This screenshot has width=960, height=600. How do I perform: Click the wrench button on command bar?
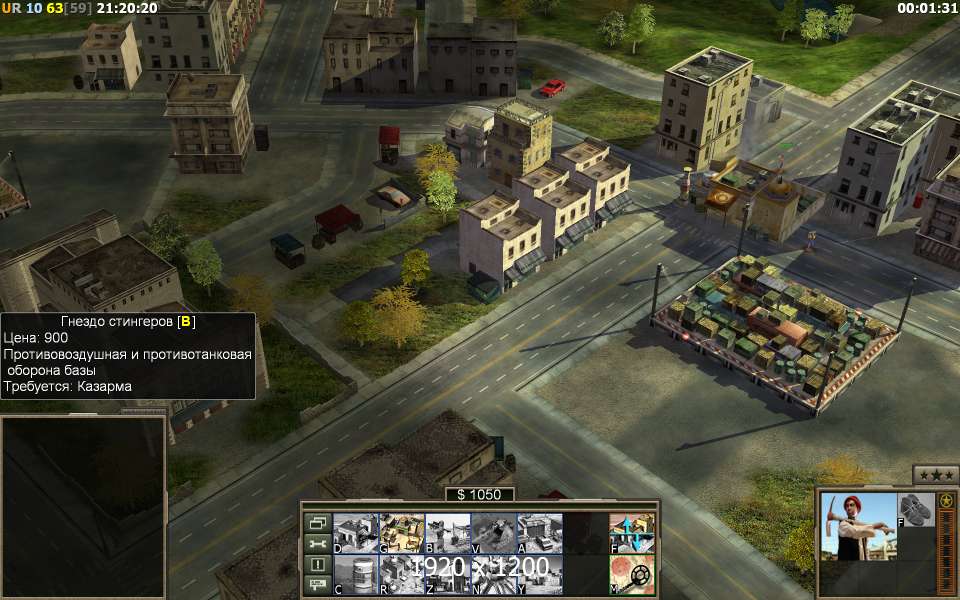(x=317, y=544)
